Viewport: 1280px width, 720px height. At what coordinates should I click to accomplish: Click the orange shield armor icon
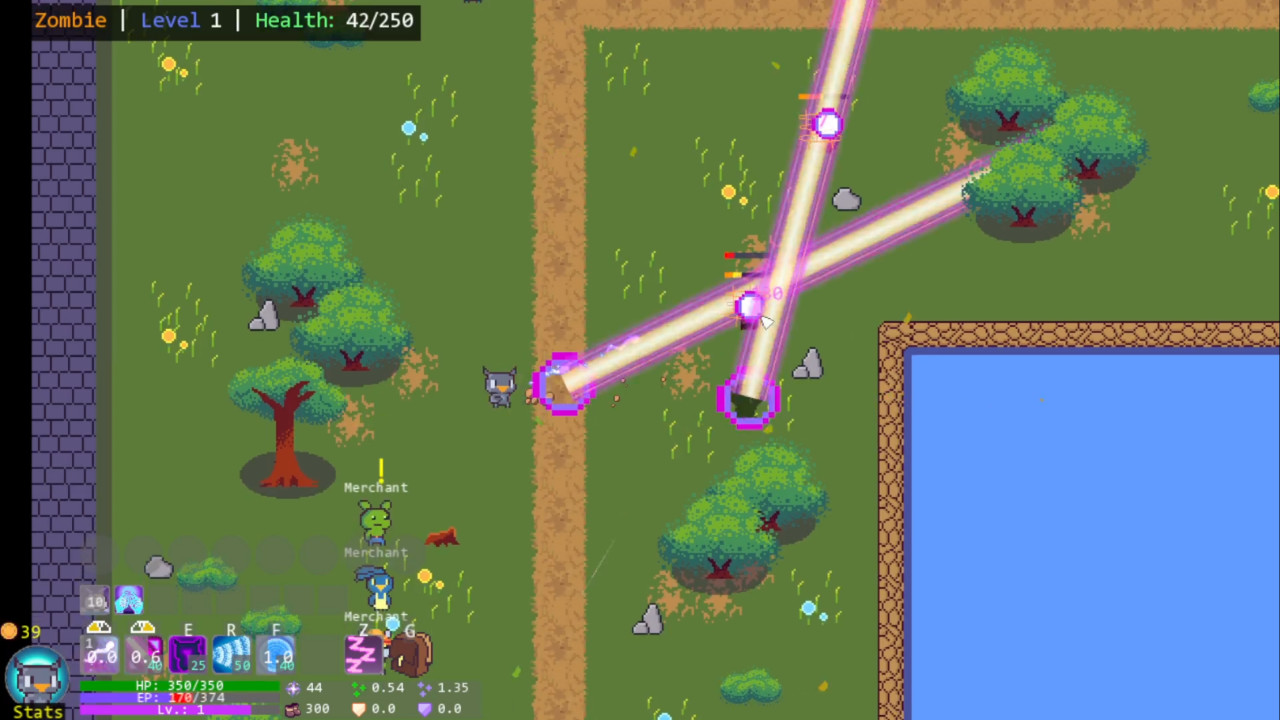point(359,708)
